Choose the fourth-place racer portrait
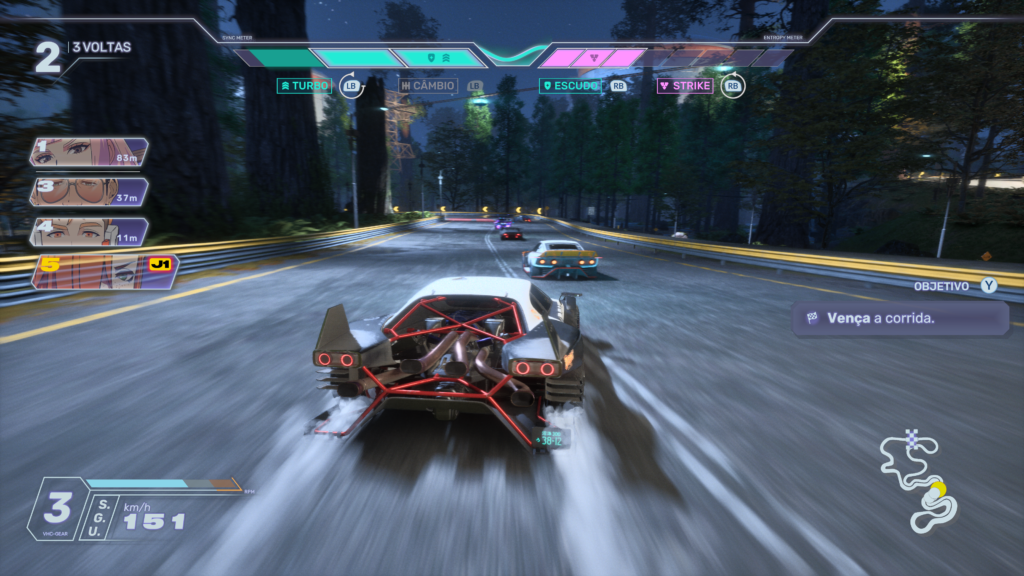Image resolution: width=1024 pixels, height=576 pixels. (90, 232)
